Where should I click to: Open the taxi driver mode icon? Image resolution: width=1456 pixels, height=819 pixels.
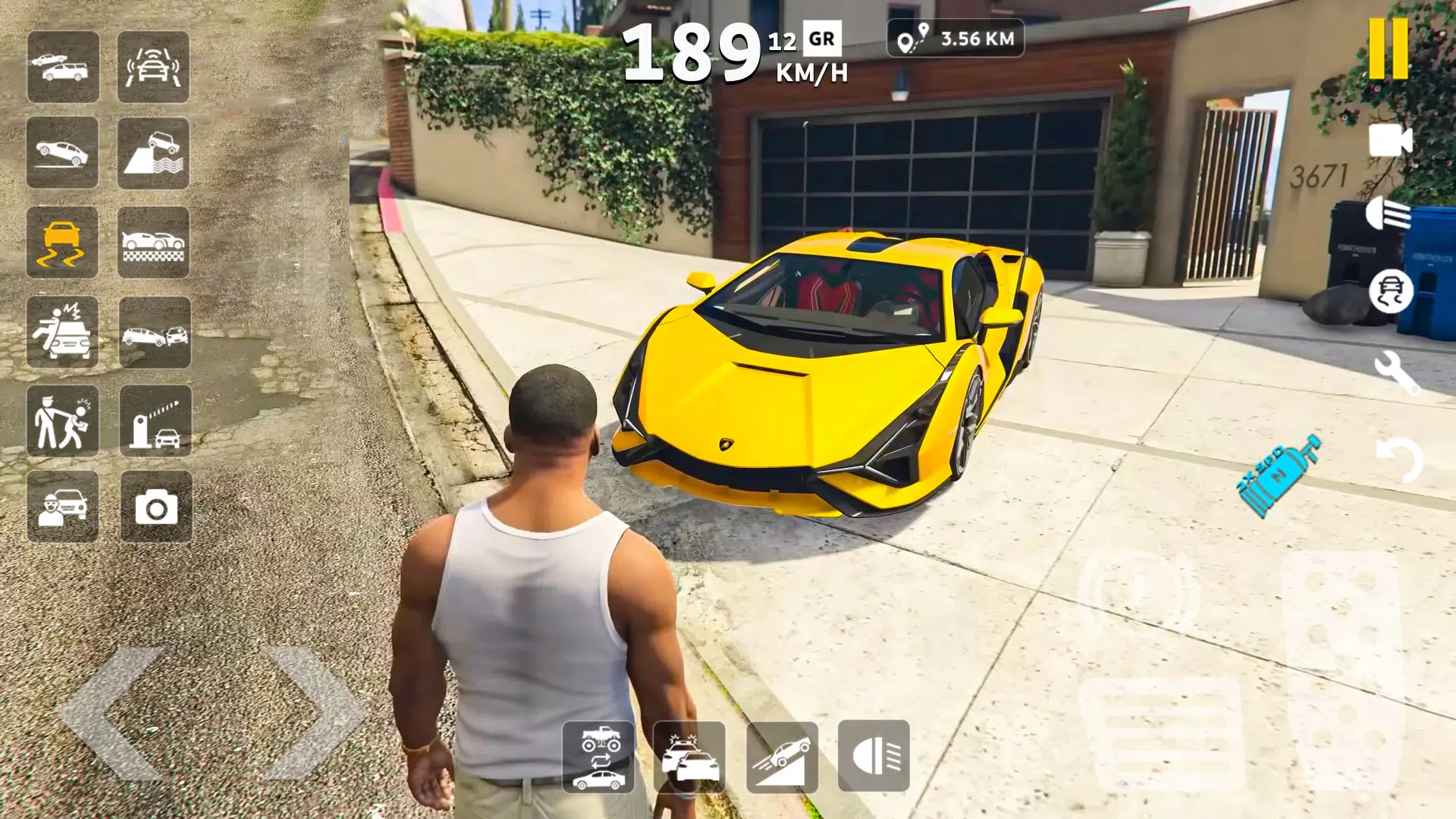(x=64, y=508)
